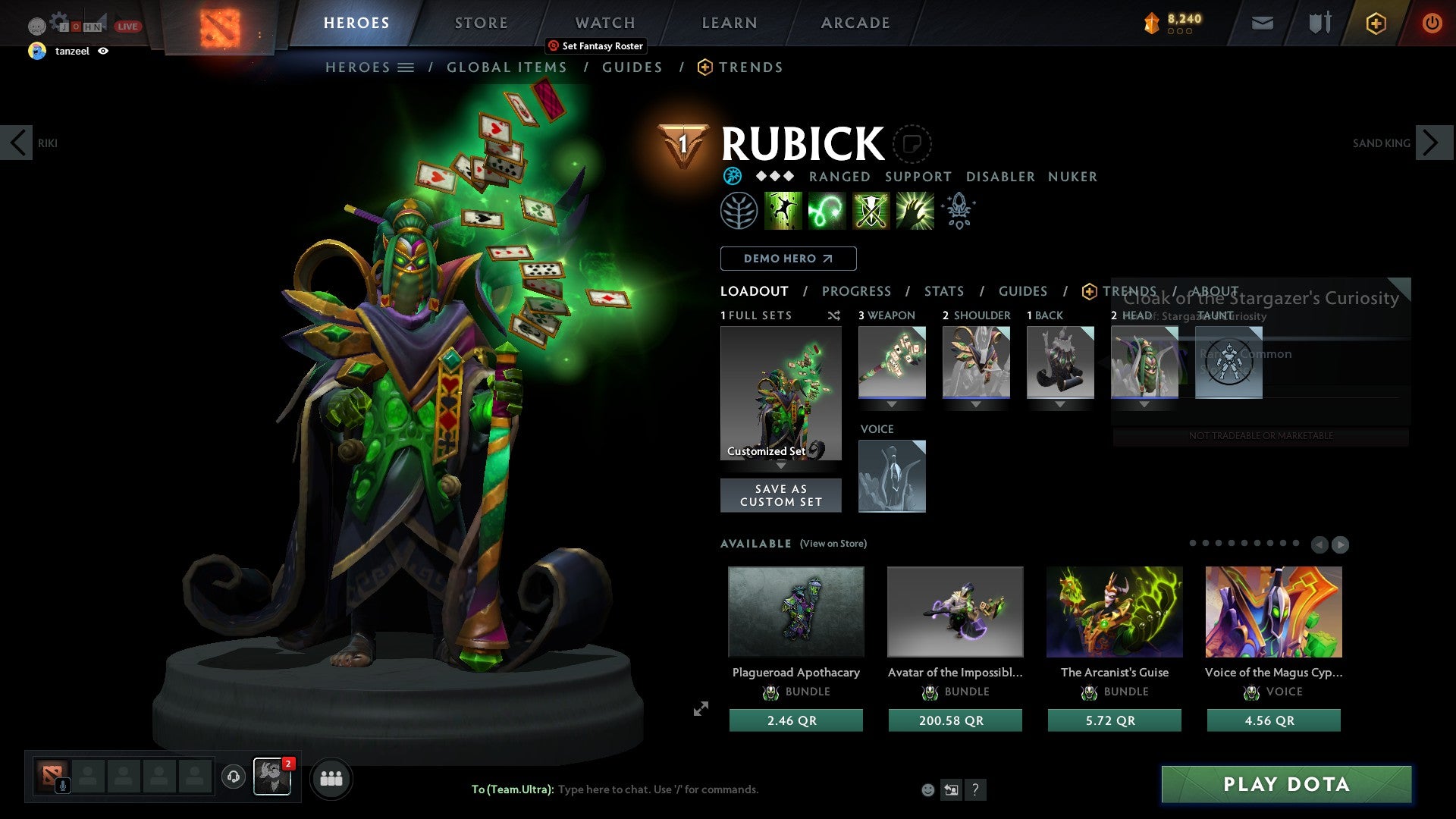Viewport: 1456px width, 819px height.
Task: Click the DEMO HERO button
Action: click(788, 258)
